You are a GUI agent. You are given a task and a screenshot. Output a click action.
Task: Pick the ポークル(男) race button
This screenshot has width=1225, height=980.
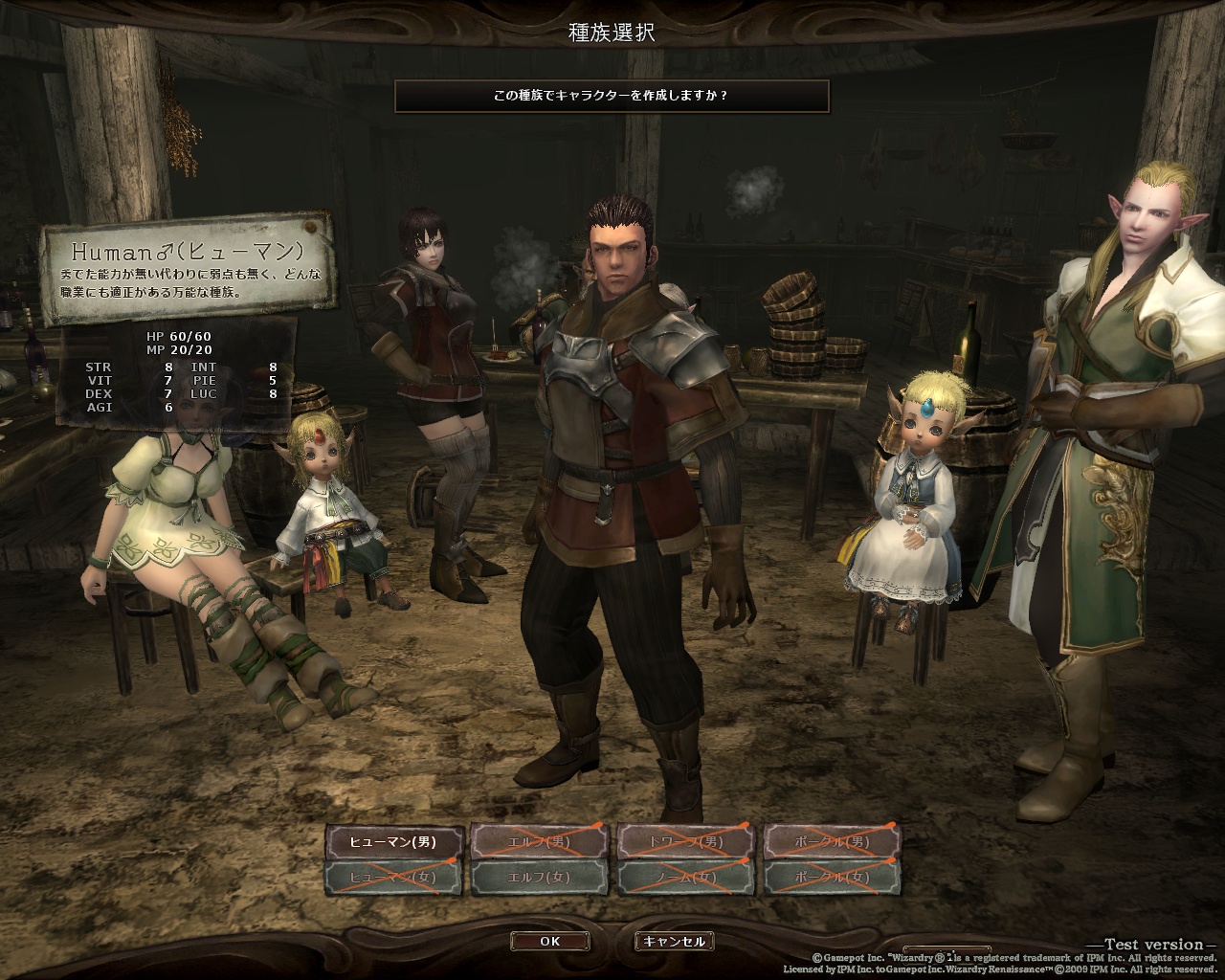tap(833, 842)
